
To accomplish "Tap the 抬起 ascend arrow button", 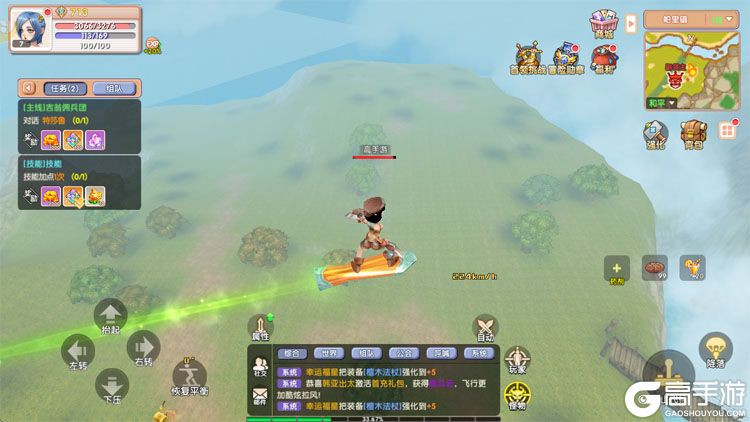I will [x=110, y=316].
